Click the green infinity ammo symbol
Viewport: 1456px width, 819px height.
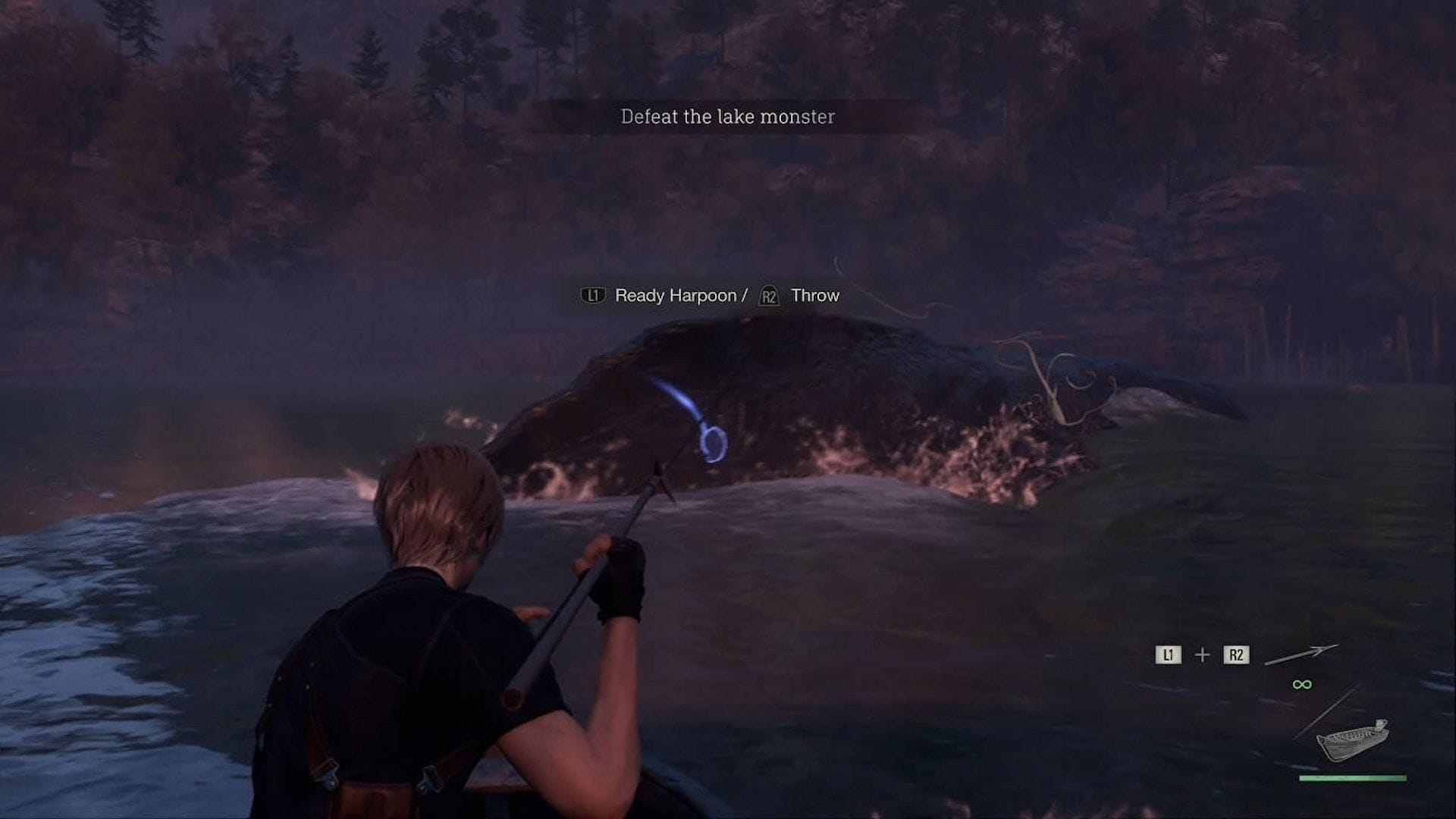coord(1302,684)
